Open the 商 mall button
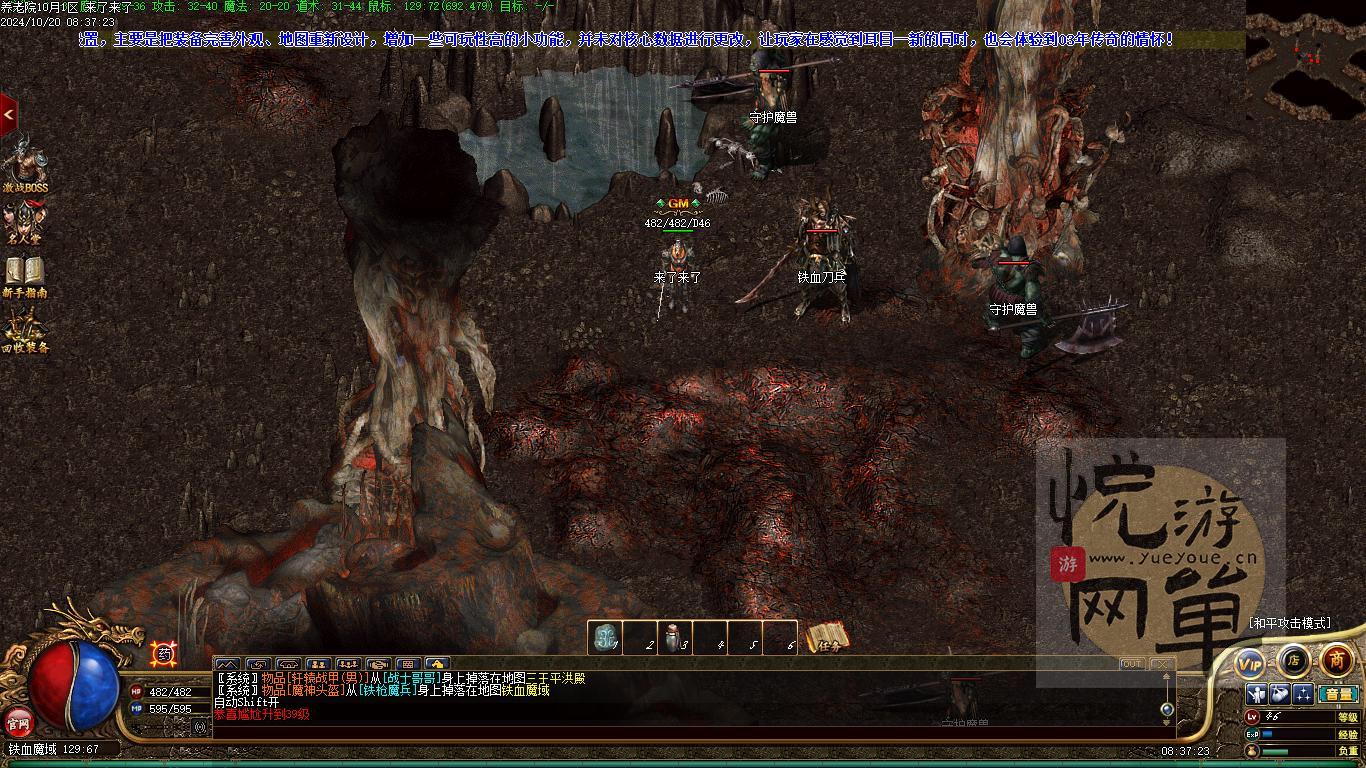 pyautogui.click(x=1337, y=660)
